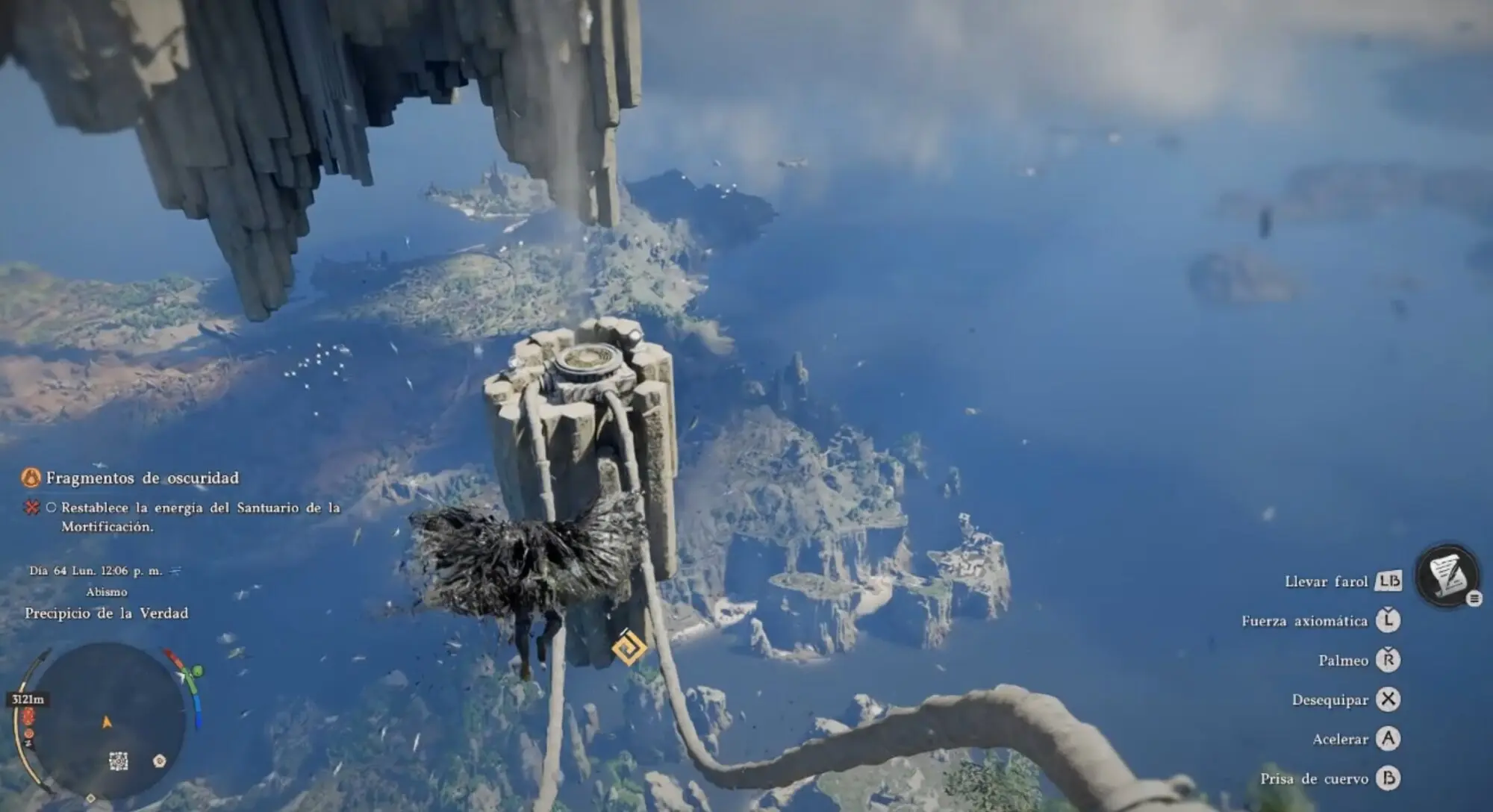Click the orange player arrow on the minimap
This screenshot has width=1493, height=812.
107,722
